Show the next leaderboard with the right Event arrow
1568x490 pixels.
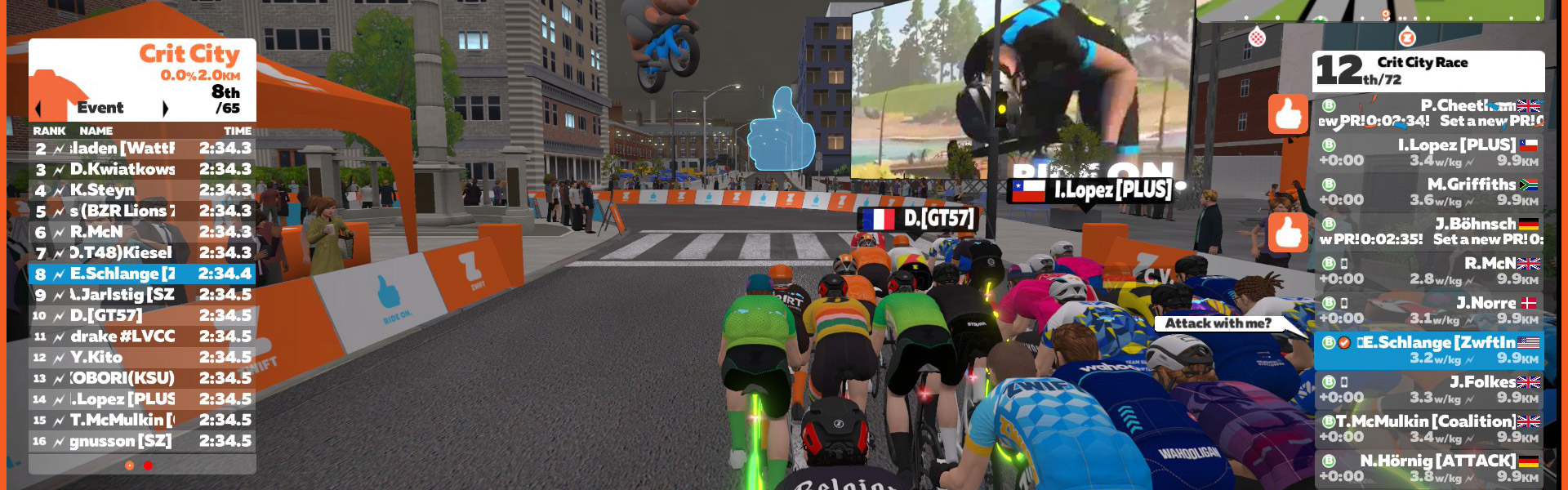pyautogui.click(x=166, y=109)
